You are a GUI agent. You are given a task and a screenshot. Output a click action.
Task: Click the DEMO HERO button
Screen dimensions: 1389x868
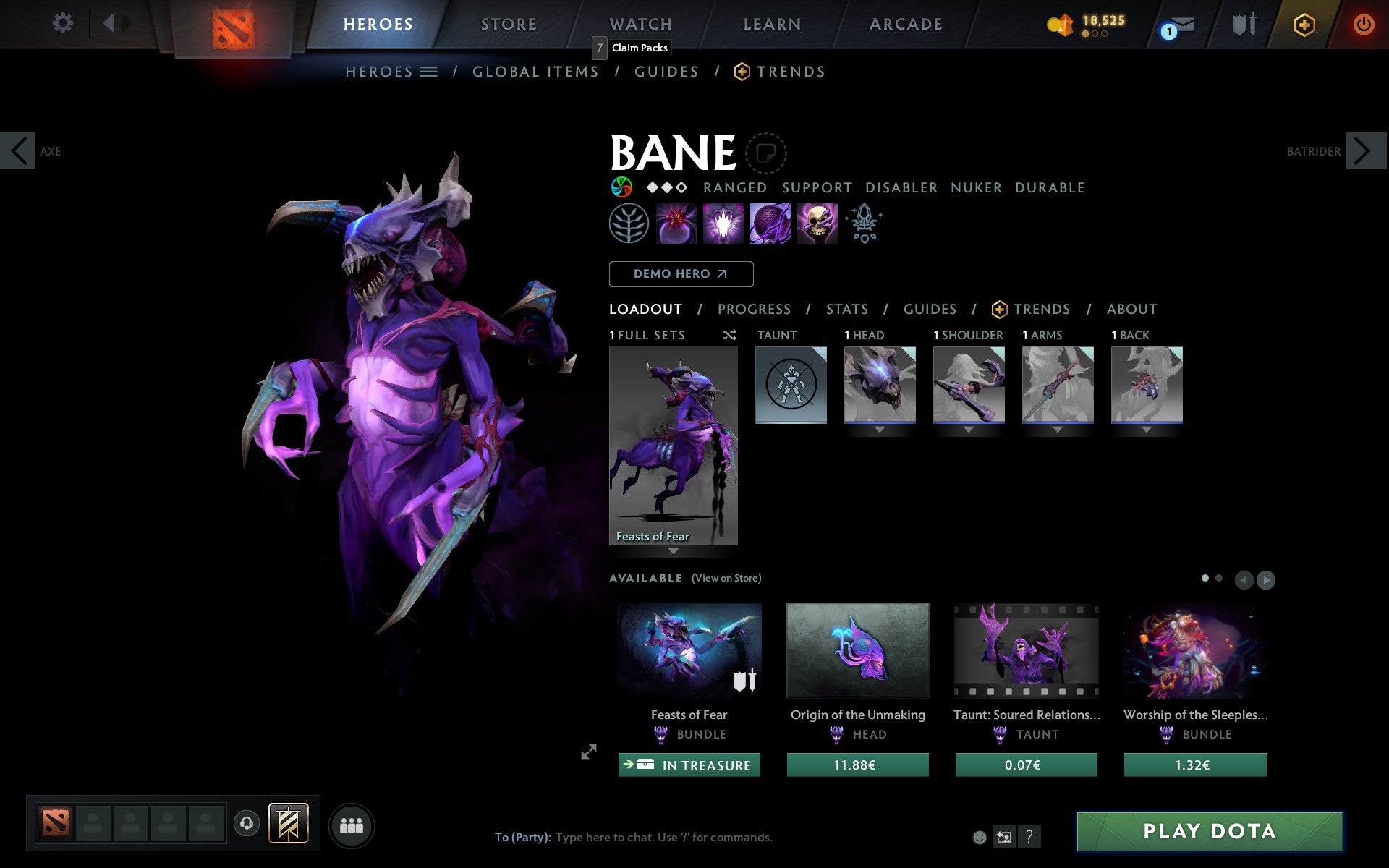pos(681,274)
